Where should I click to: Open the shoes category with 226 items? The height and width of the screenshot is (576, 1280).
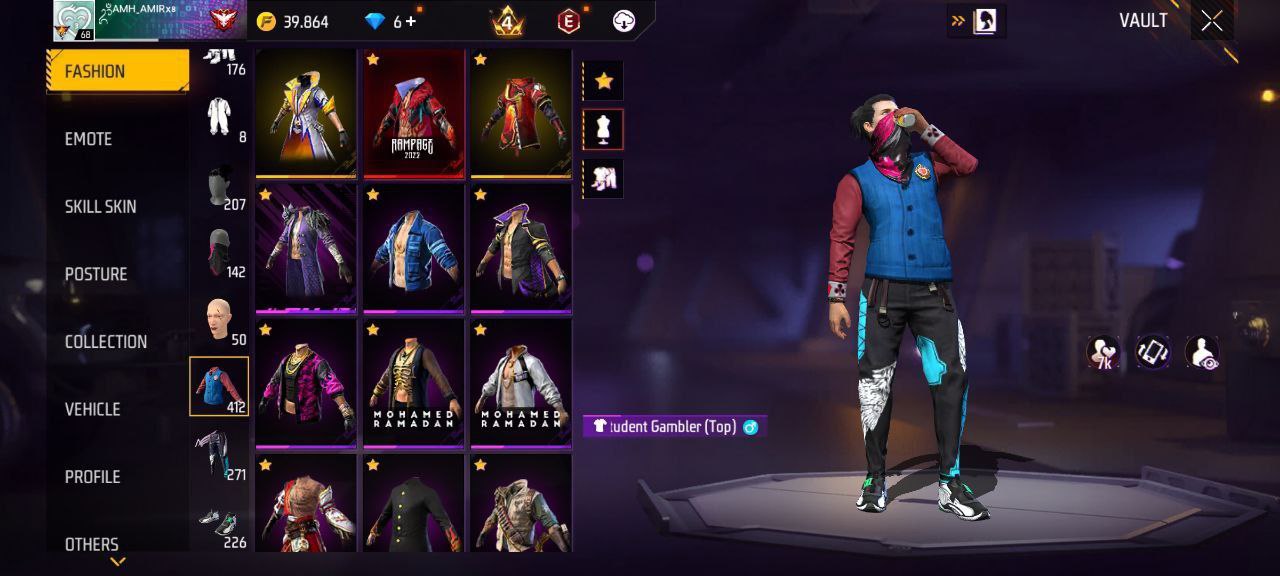point(219,525)
